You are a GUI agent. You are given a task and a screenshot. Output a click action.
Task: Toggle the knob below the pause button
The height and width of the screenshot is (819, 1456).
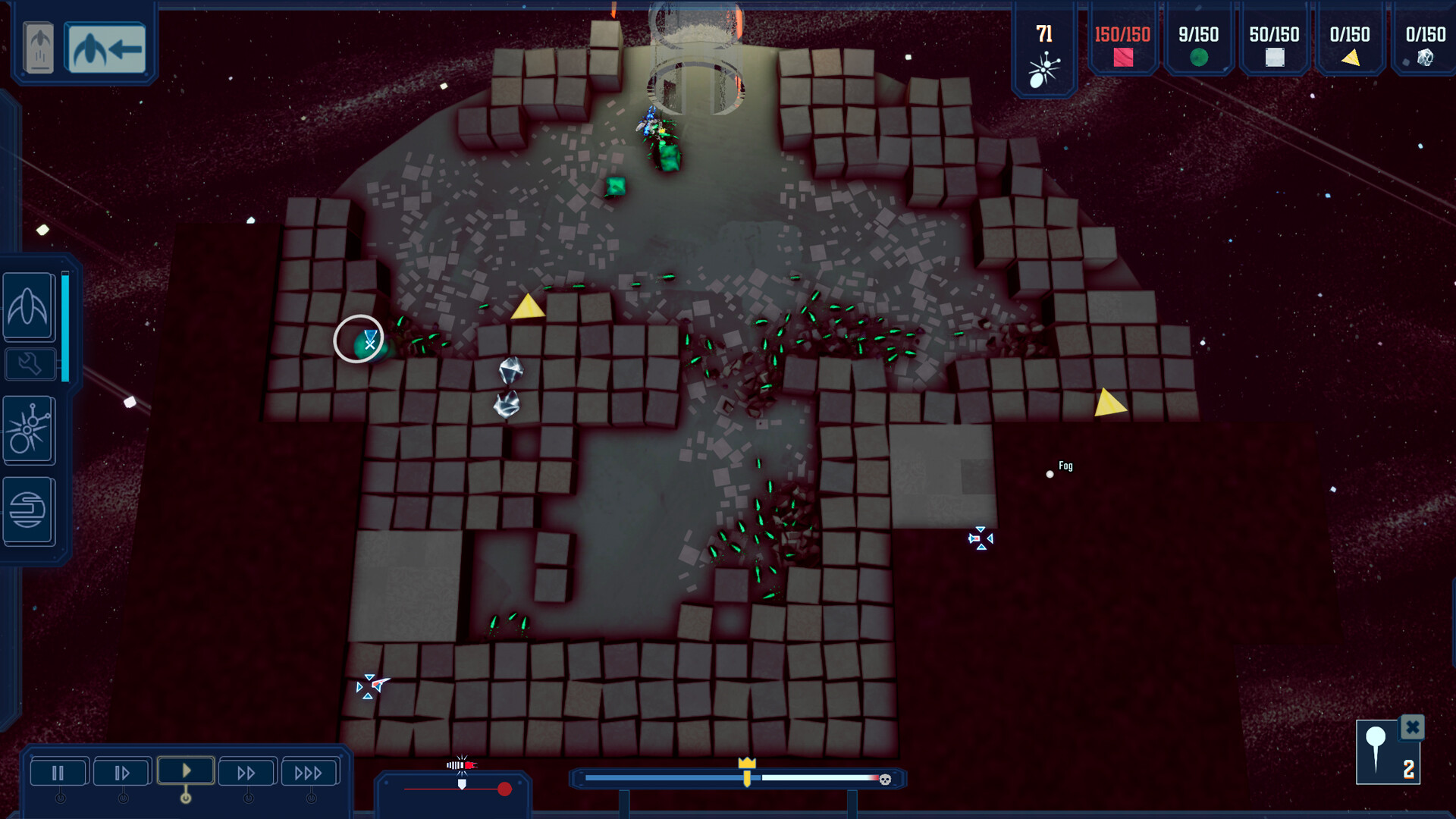[59, 798]
